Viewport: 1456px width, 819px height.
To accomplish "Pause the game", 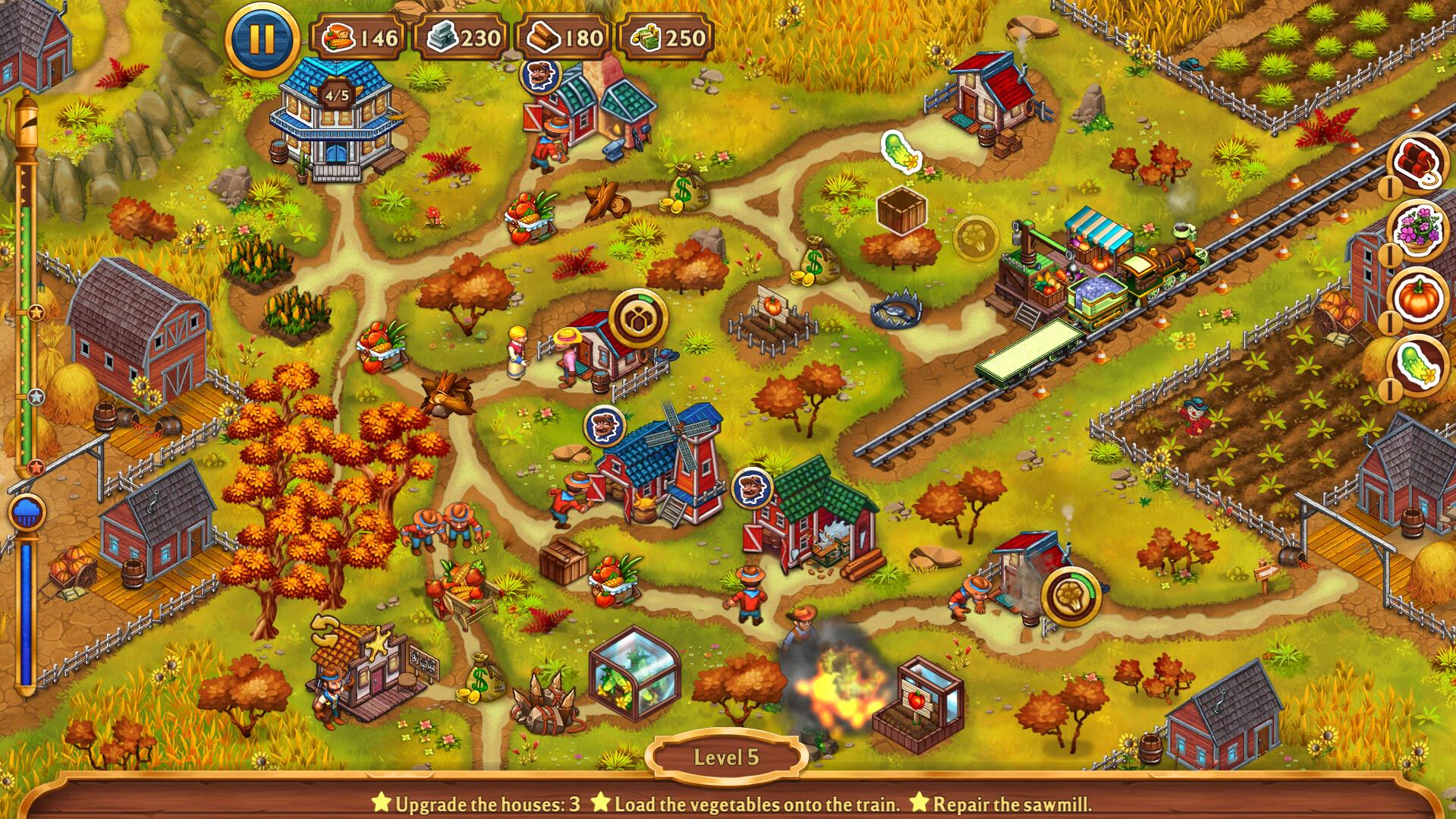I will click(261, 33).
